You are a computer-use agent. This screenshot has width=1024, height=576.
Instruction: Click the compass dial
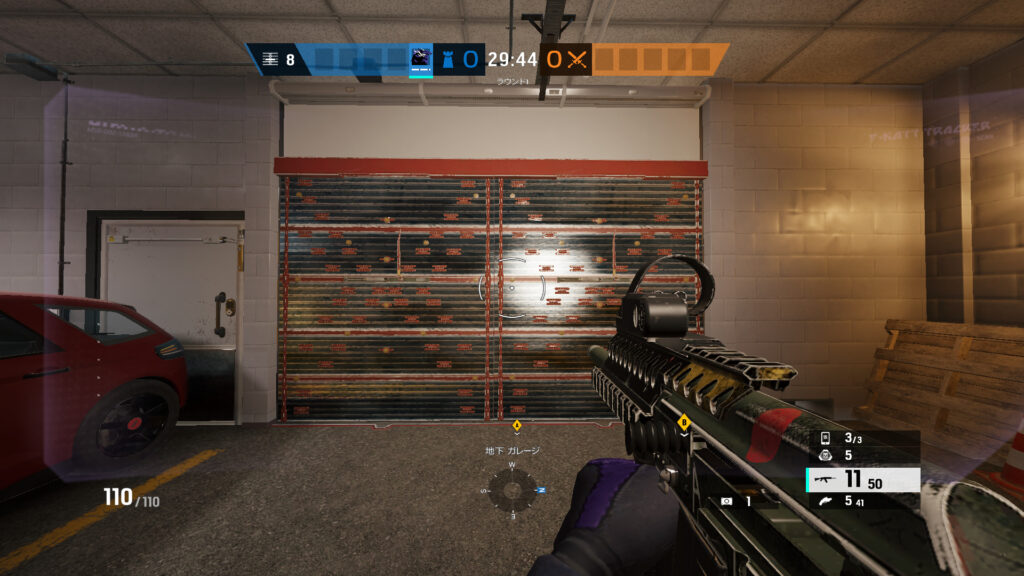tap(512, 490)
